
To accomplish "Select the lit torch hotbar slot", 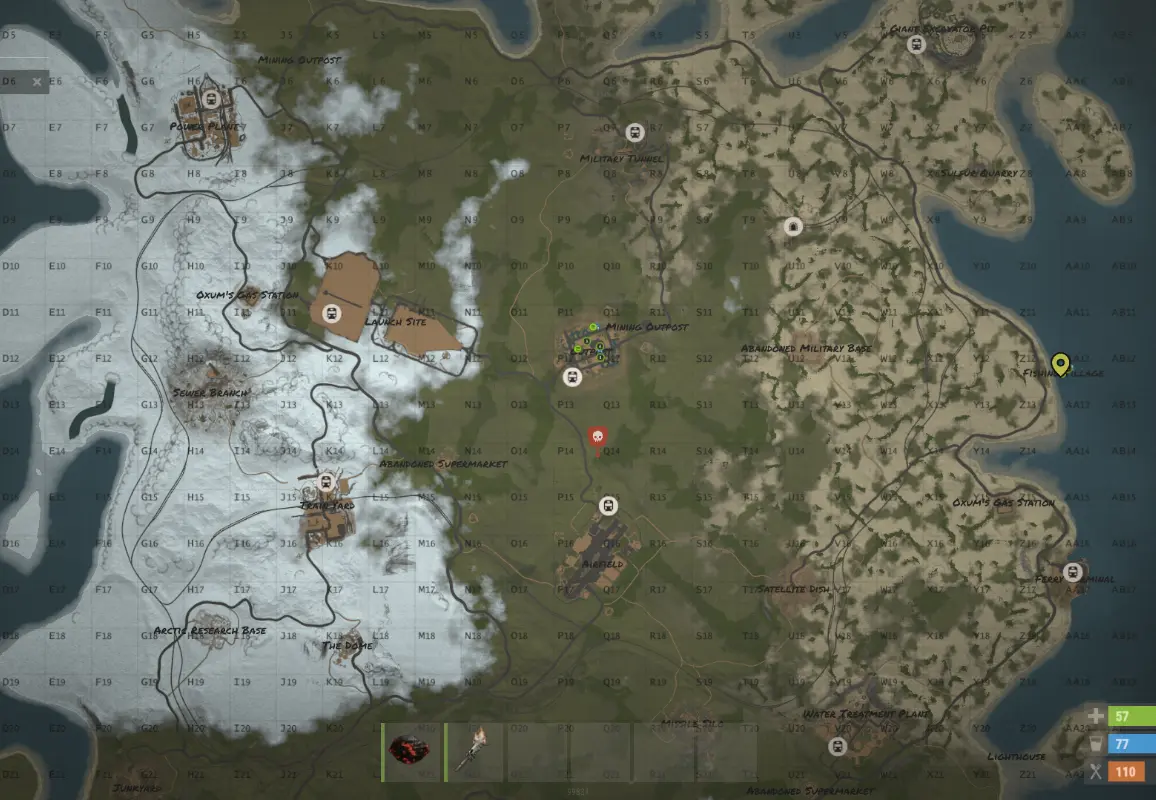I will click(475, 753).
